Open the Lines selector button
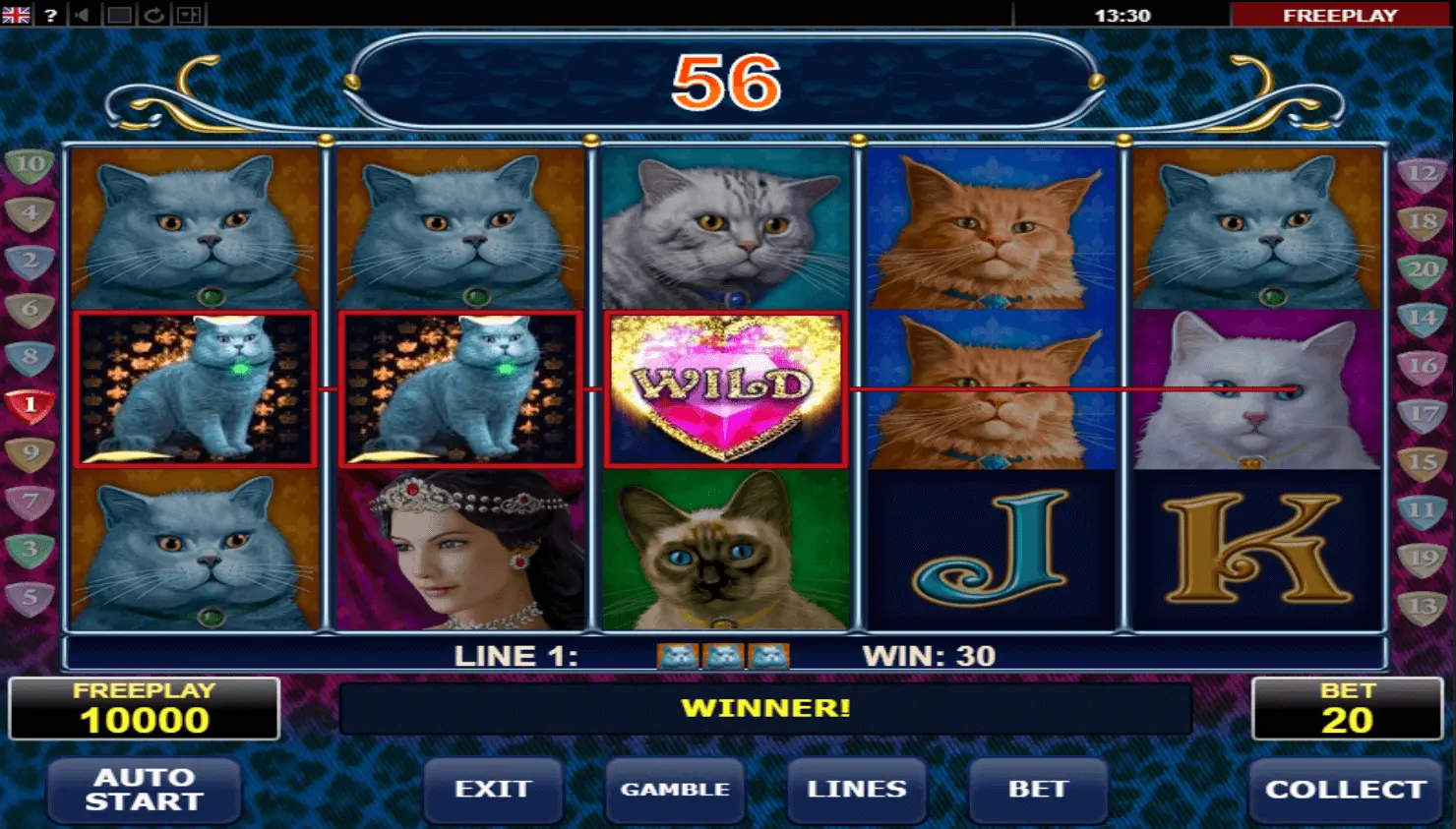This screenshot has width=1456, height=829. [x=856, y=790]
